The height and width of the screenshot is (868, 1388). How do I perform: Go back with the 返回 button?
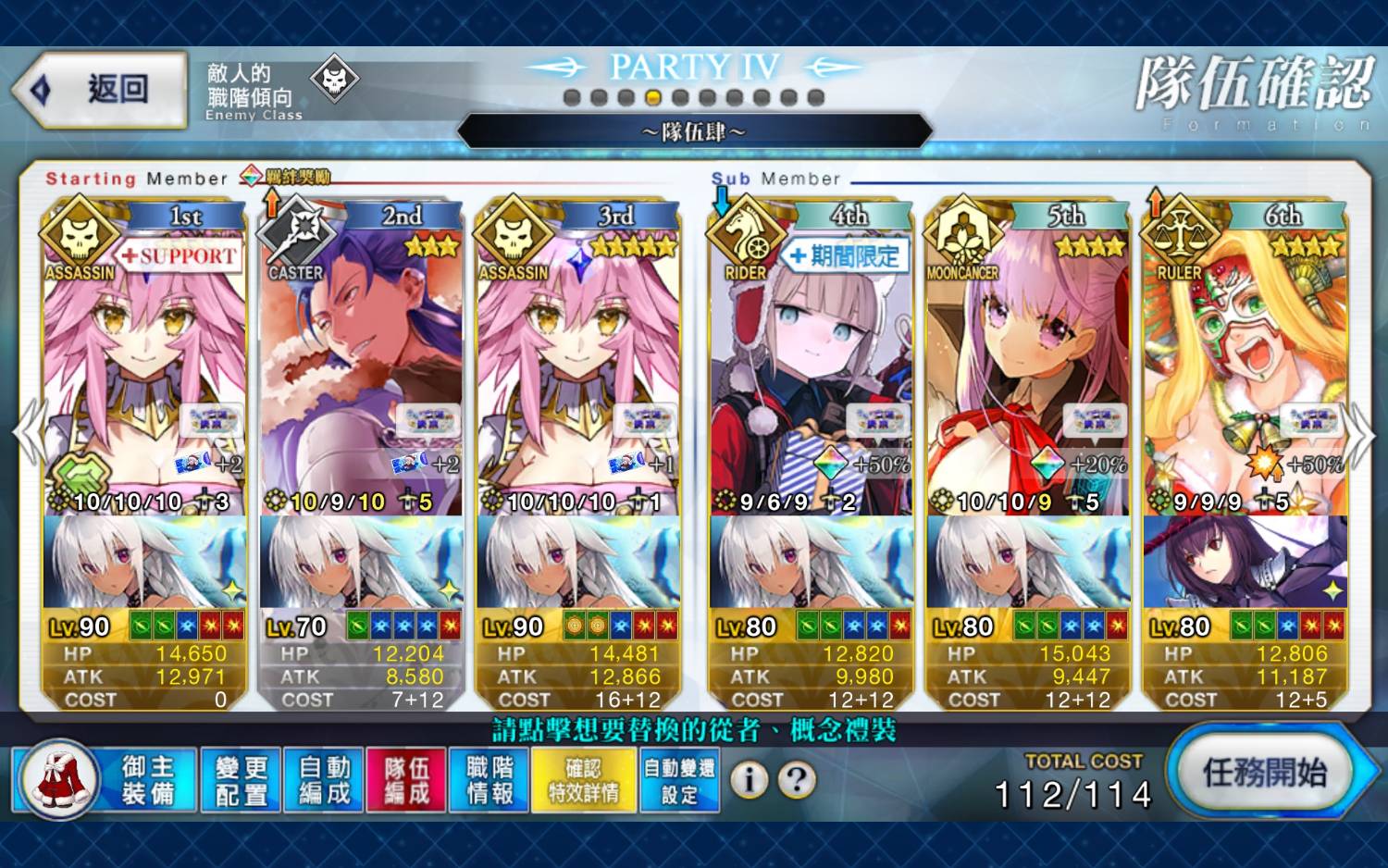(100, 90)
